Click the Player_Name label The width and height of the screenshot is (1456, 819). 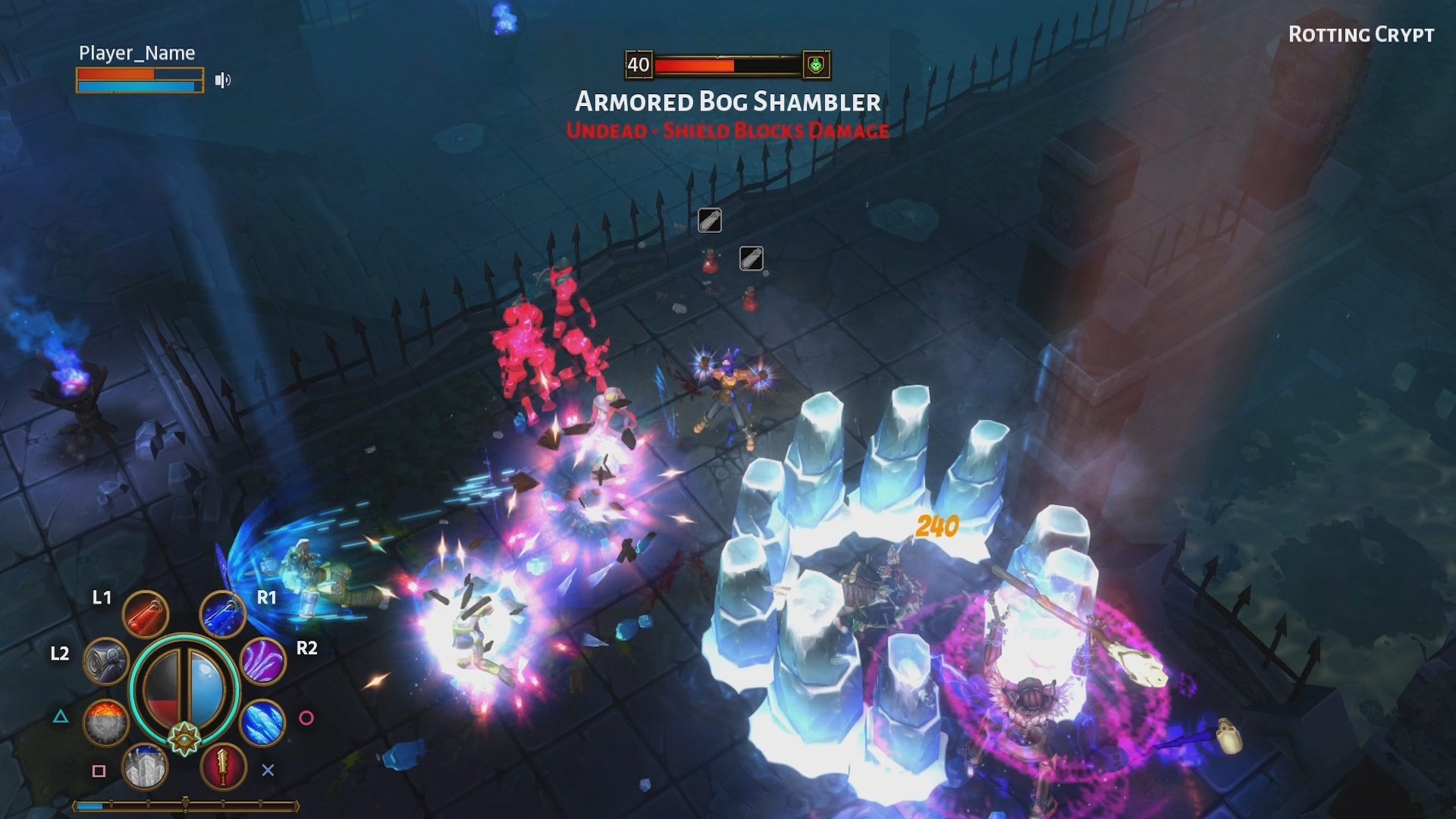point(136,53)
